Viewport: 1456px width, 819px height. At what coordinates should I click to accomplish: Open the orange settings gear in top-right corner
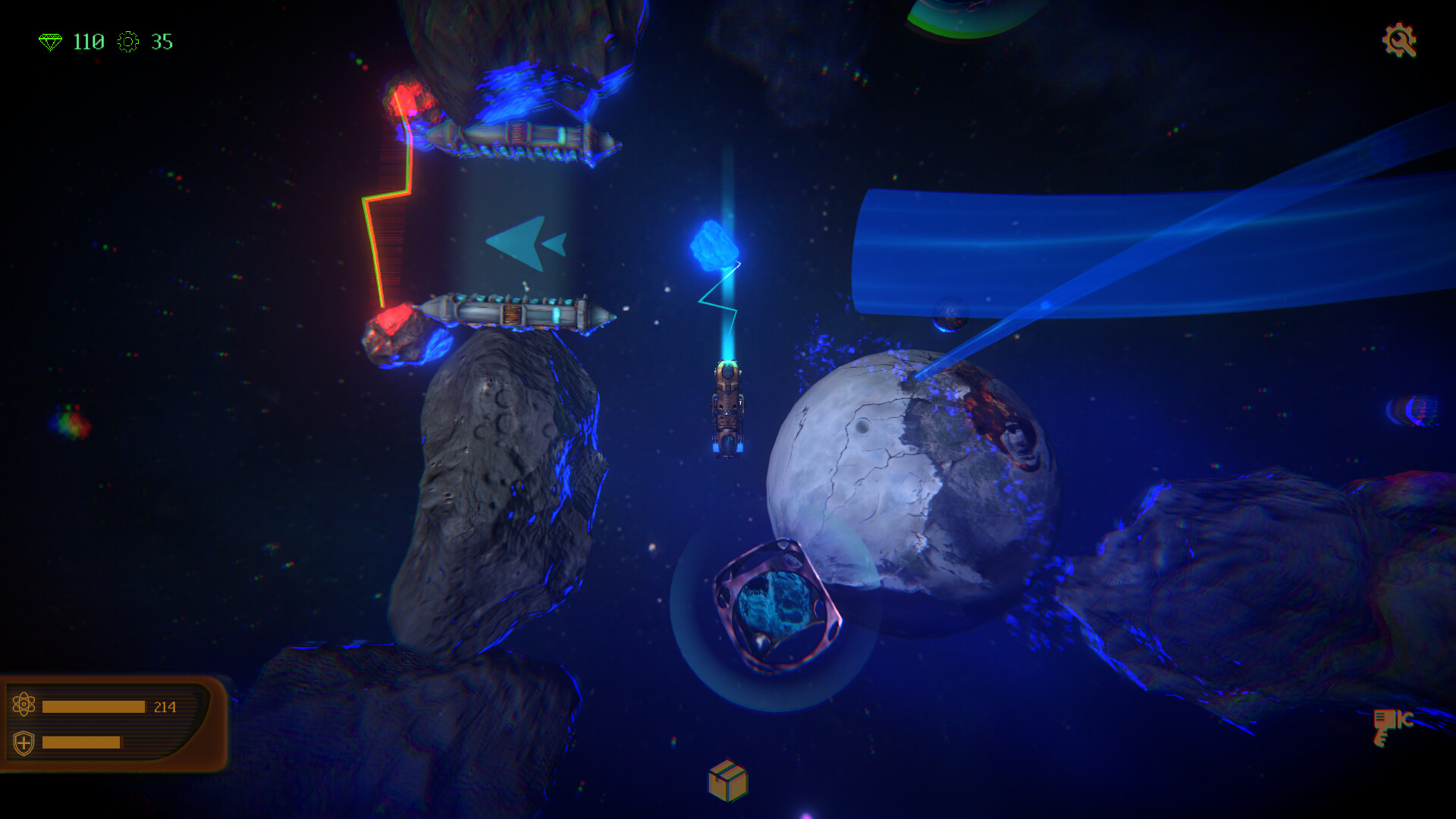(1400, 42)
